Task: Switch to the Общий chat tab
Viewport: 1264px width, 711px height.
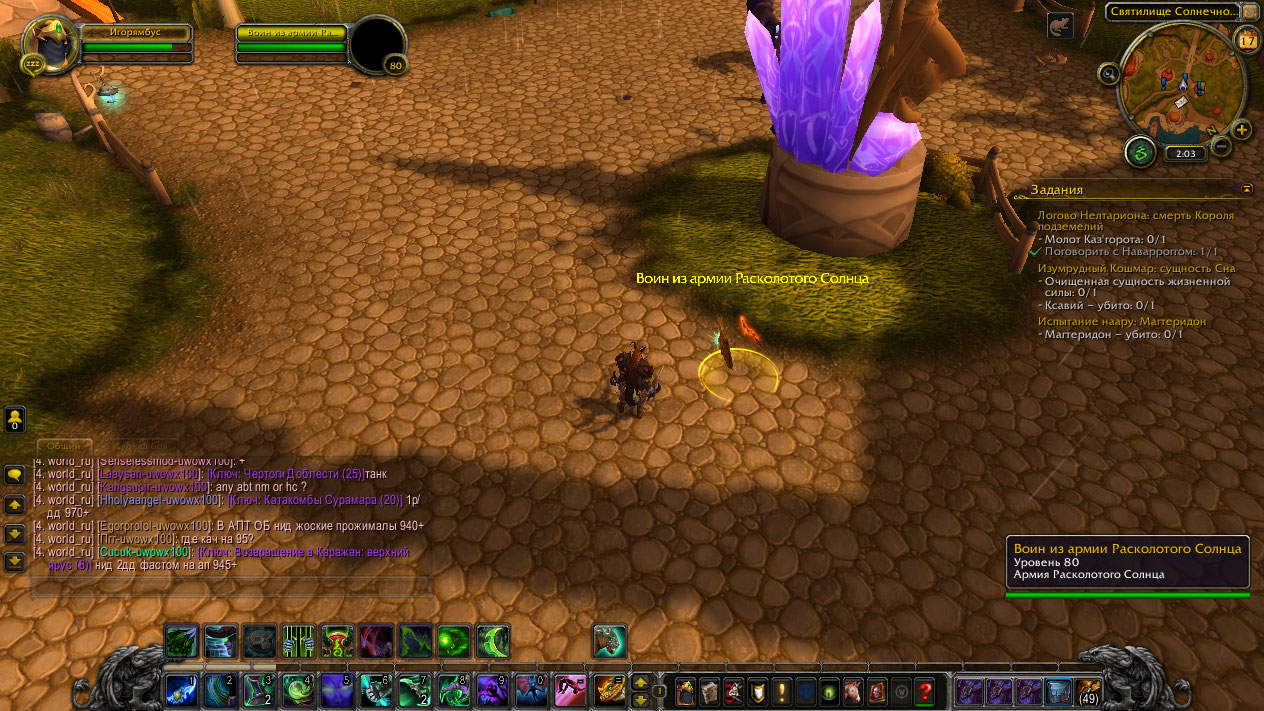Action: tap(64, 446)
